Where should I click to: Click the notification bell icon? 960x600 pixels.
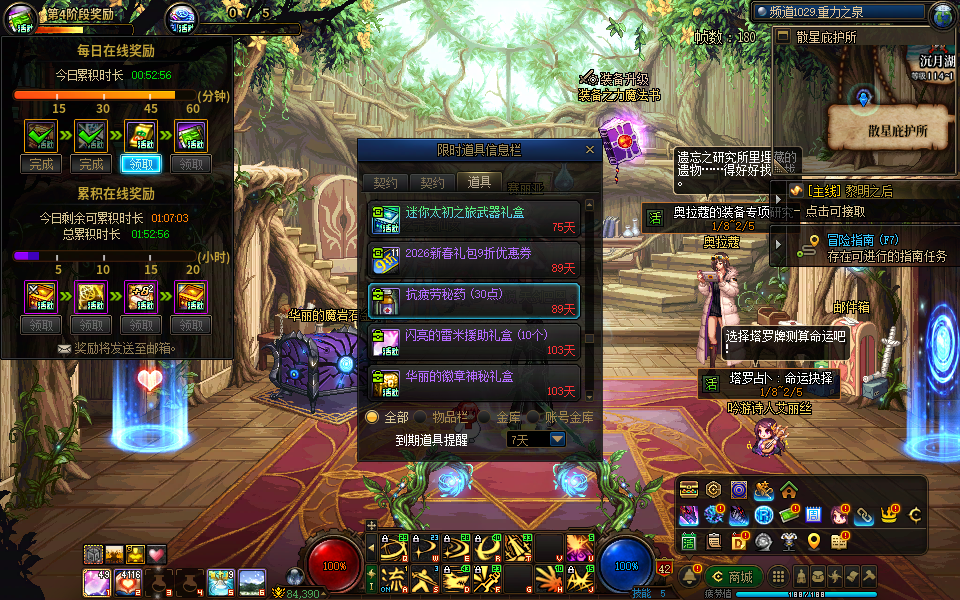click(689, 577)
